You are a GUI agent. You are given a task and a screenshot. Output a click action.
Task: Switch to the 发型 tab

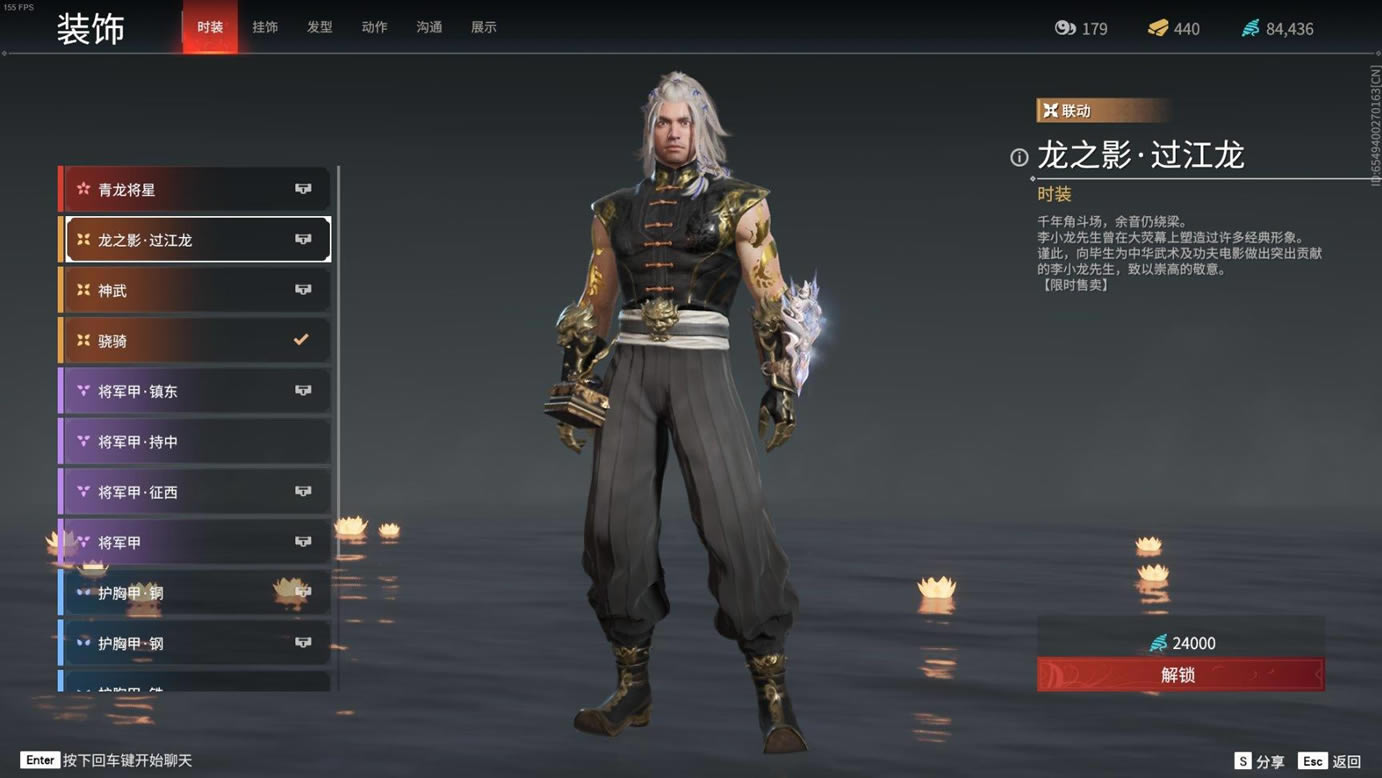pos(320,27)
